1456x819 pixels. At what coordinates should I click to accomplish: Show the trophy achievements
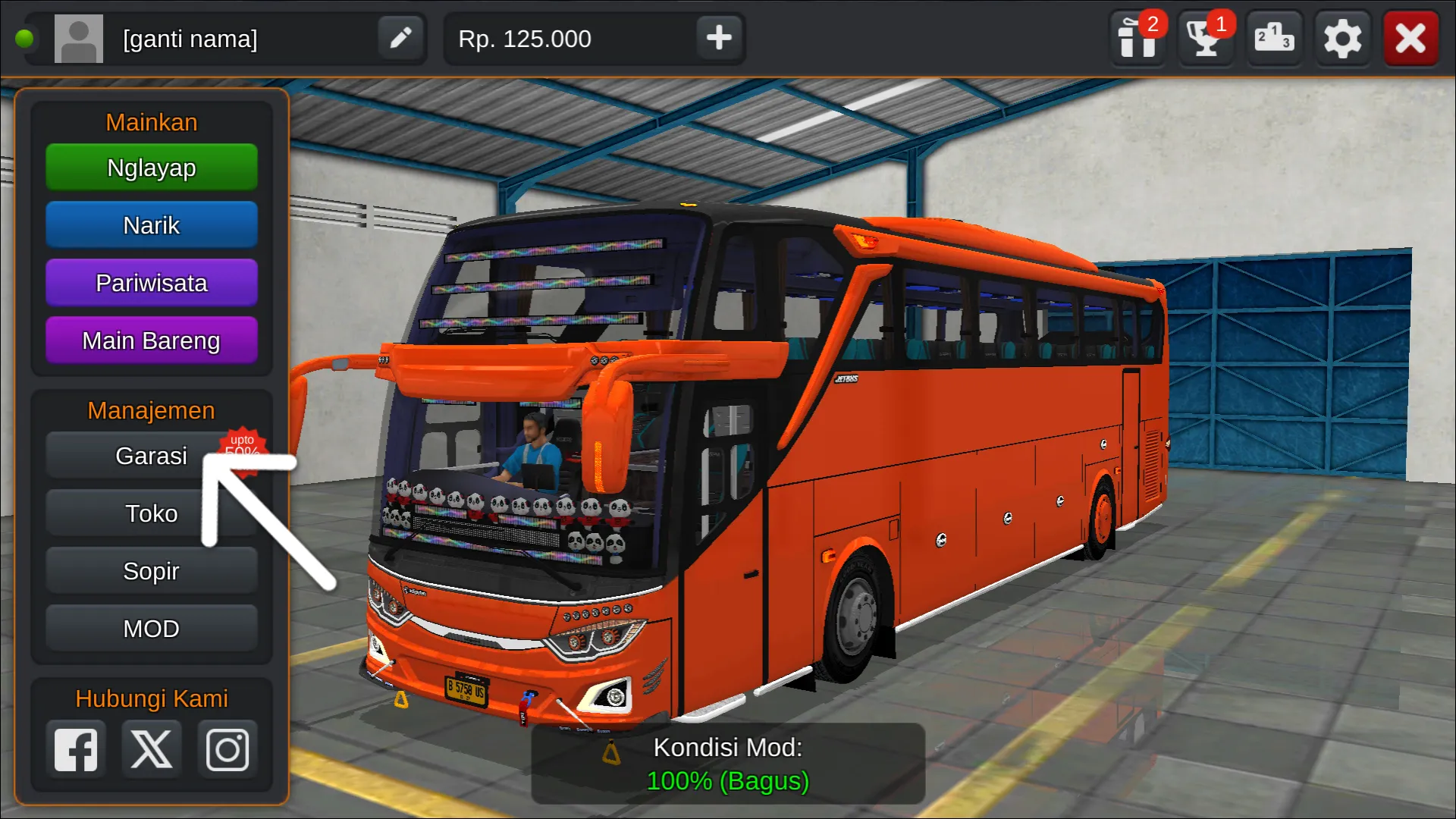click(1206, 38)
